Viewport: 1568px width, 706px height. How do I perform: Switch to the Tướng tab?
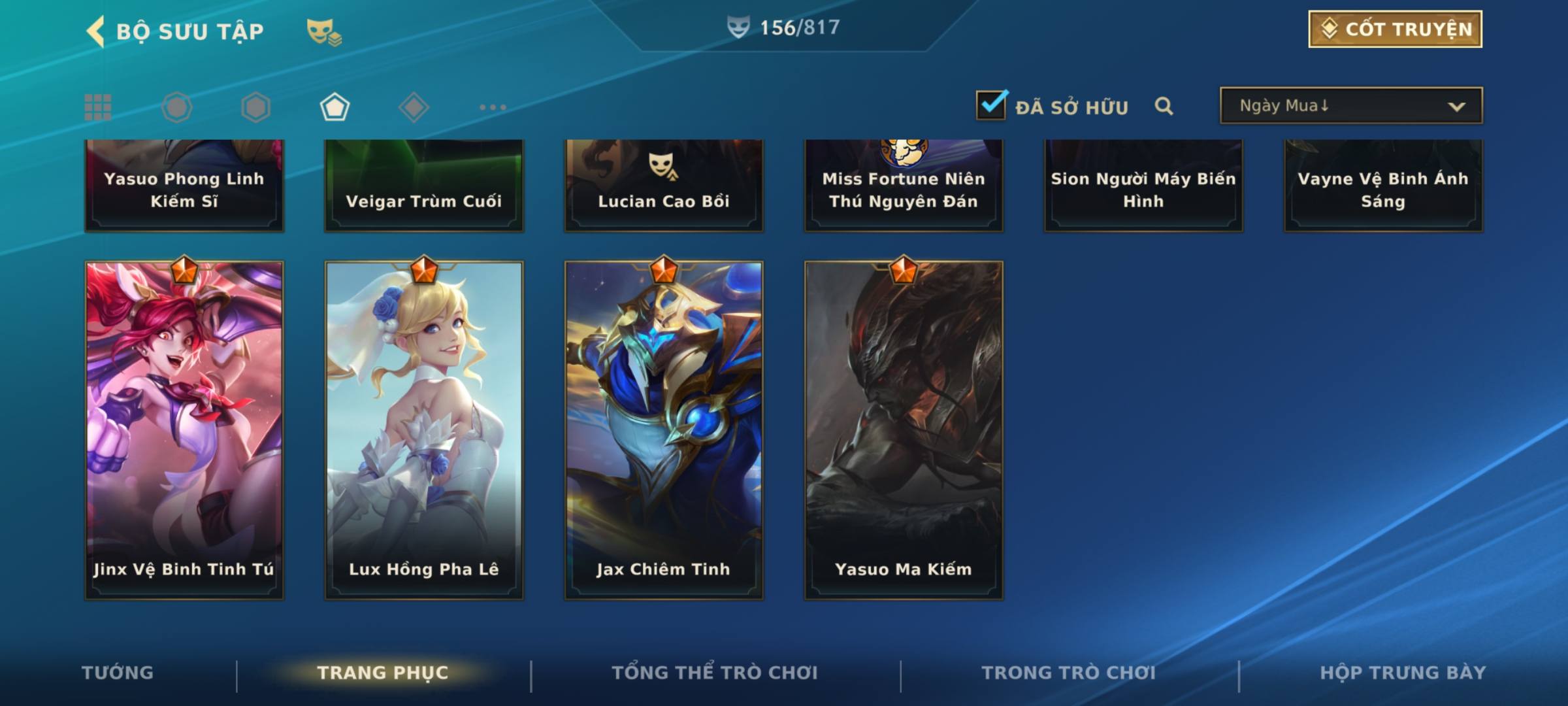pos(118,673)
